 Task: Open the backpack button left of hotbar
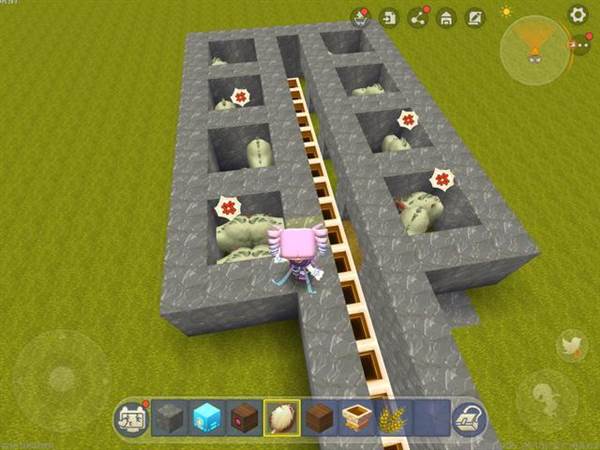pos(131,419)
